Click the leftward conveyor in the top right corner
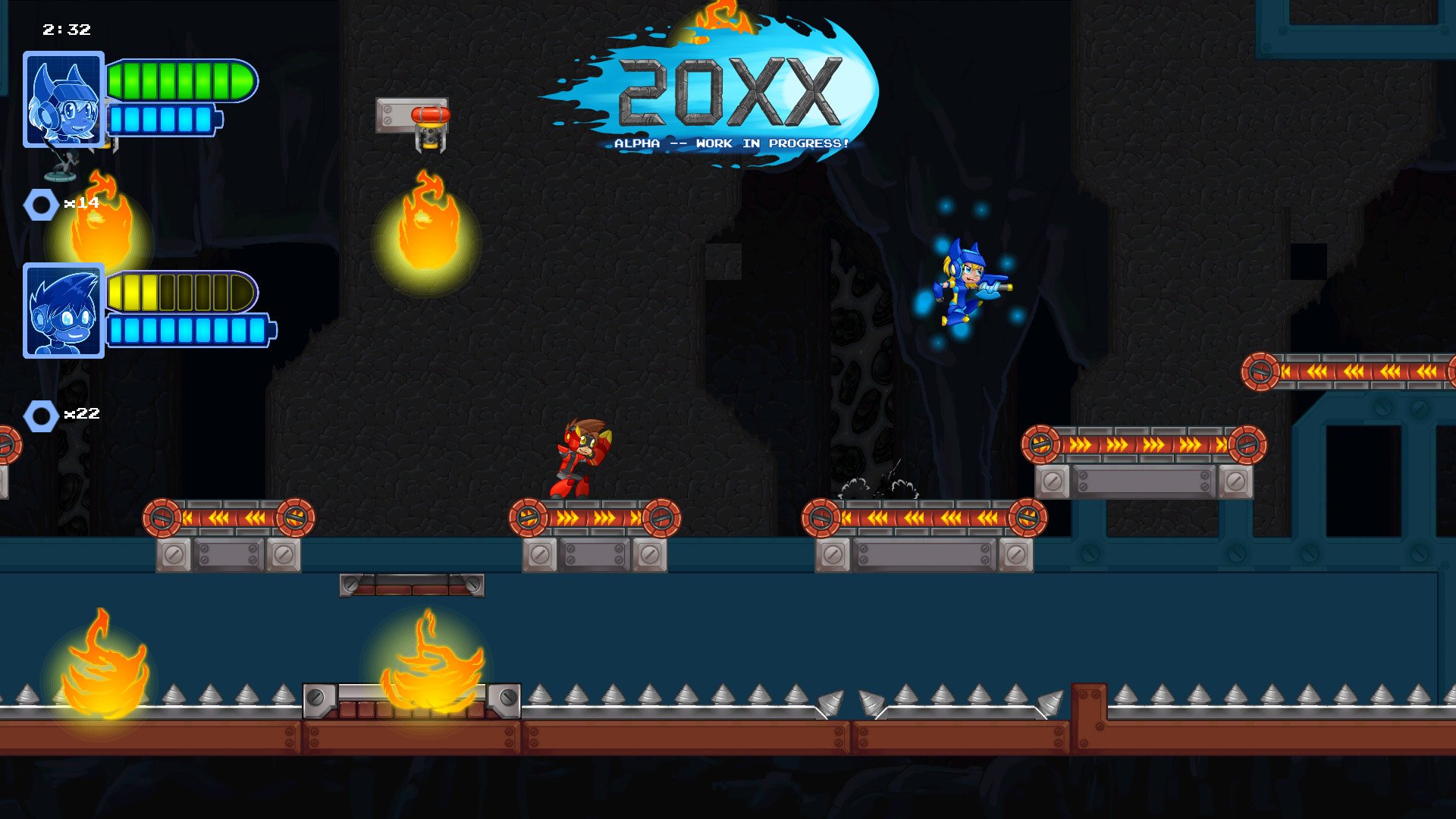Viewport: 1456px width, 819px height. pyautogui.click(x=1357, y=373)
